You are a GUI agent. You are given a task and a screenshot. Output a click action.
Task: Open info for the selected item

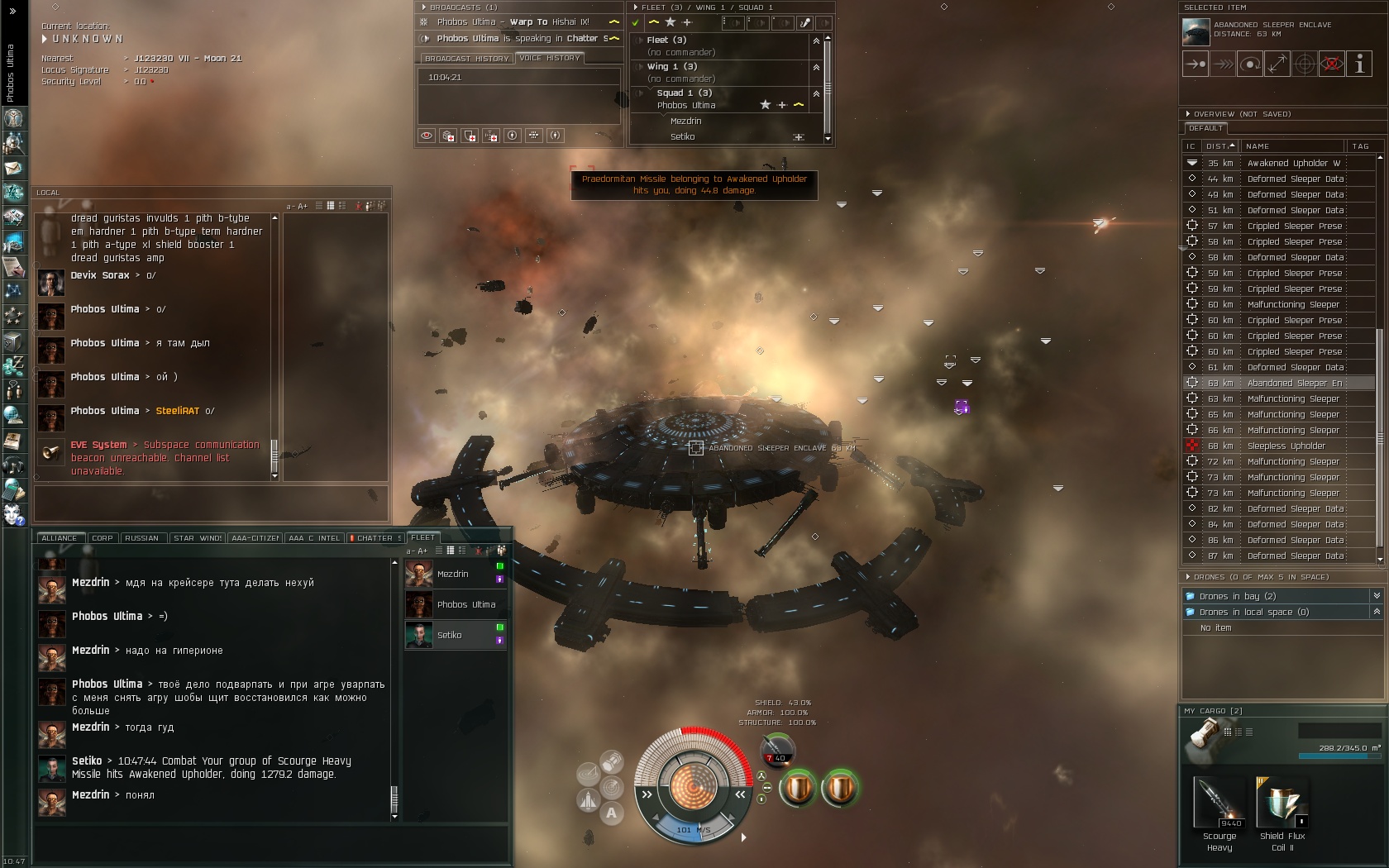tap(1359, 64)
